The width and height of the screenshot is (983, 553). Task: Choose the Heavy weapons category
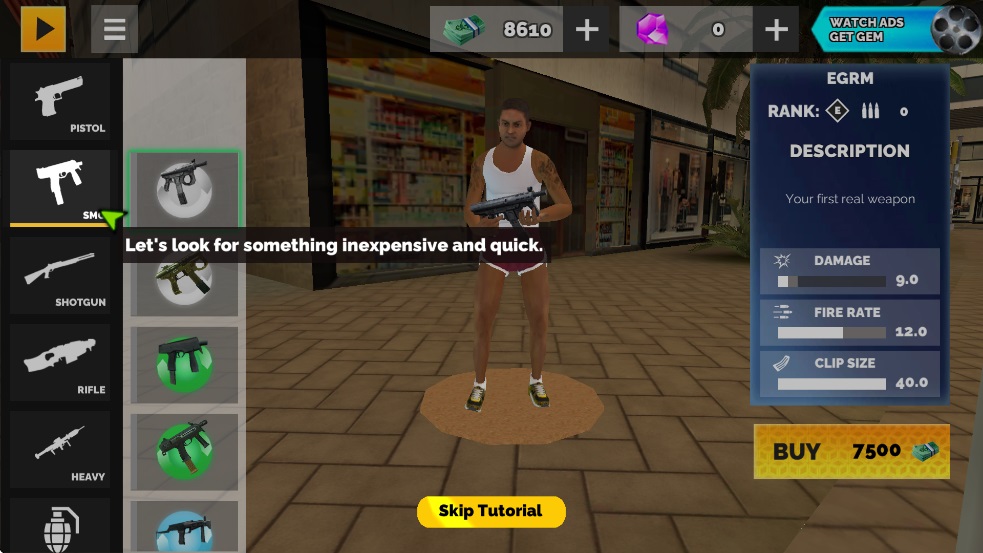pyautogui.click(x=60, y=449)
